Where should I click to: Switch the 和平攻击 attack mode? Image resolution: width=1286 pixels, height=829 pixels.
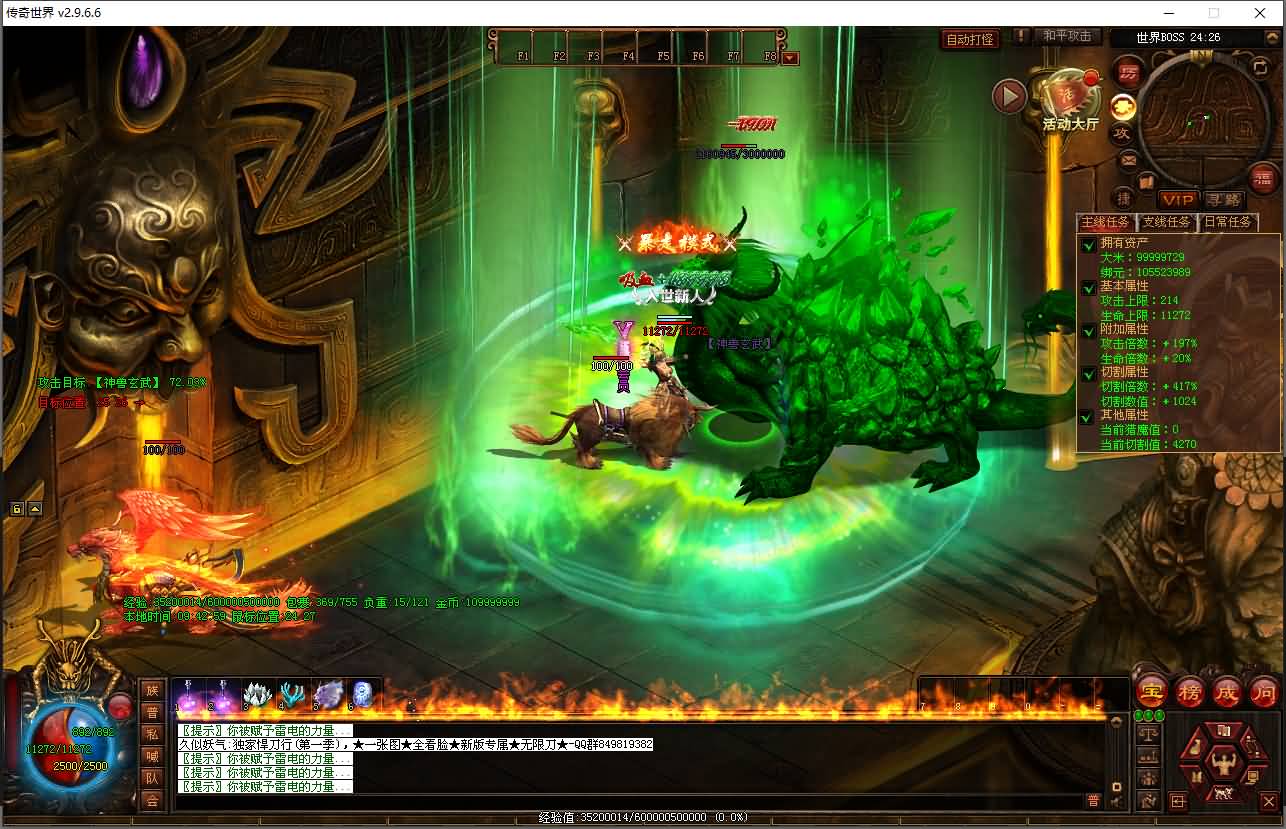click(x=1066, y=36)
